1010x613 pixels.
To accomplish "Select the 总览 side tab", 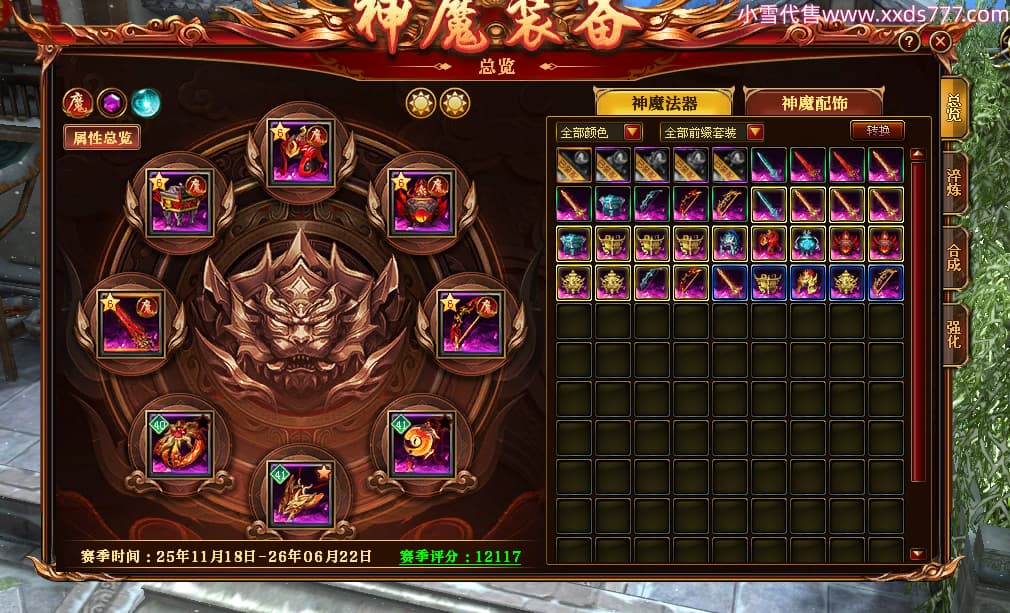I will [x=955, y=107].
